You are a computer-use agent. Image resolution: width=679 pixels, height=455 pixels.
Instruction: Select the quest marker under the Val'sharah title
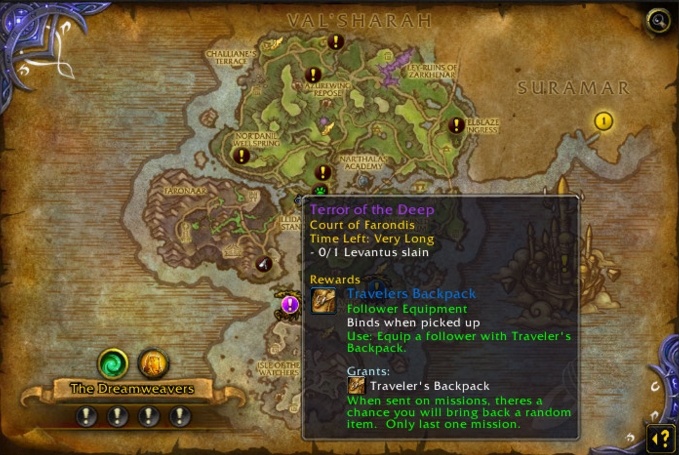(336, 42)
